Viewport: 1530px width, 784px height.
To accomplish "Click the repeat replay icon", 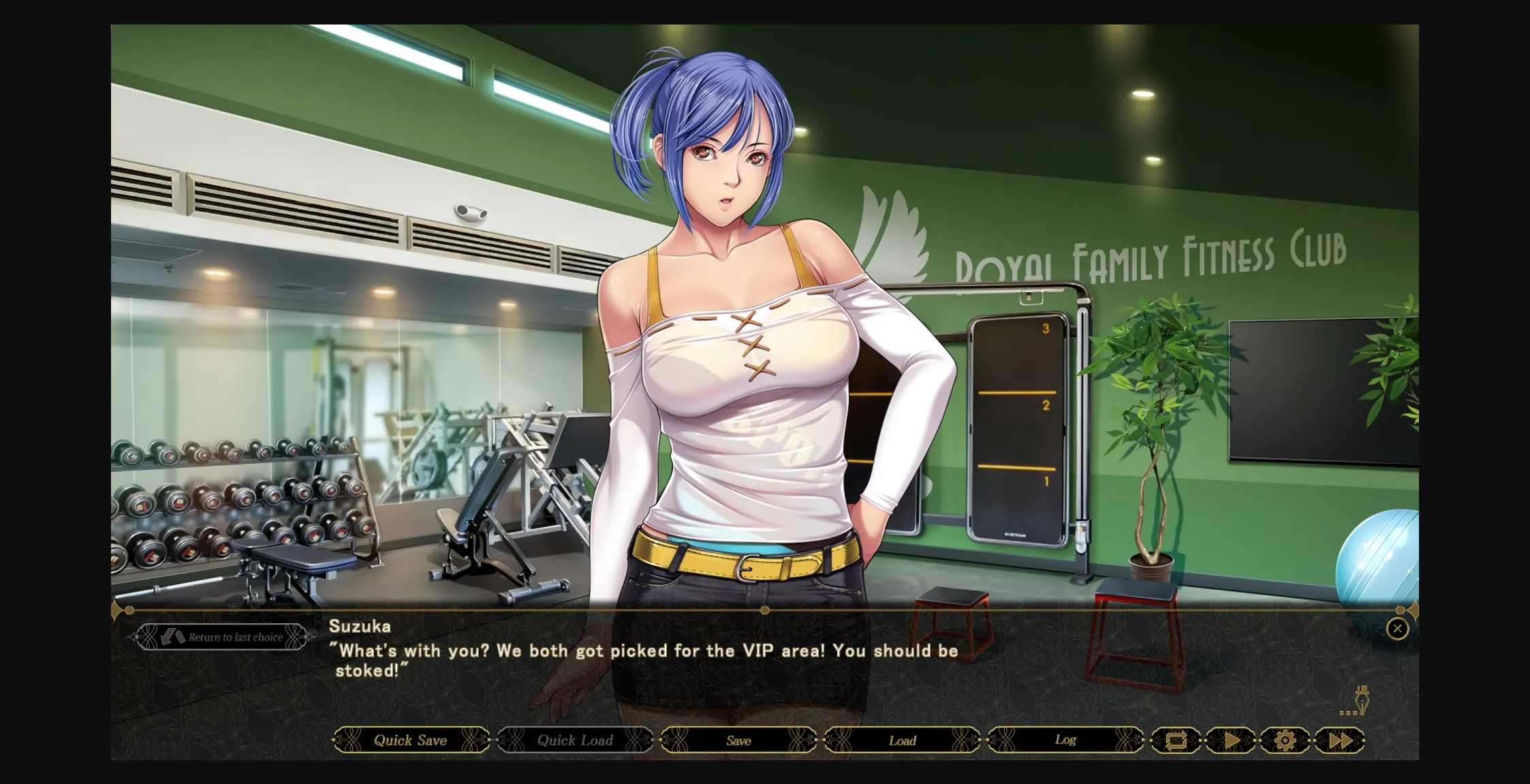I will tap(1178, 740).
